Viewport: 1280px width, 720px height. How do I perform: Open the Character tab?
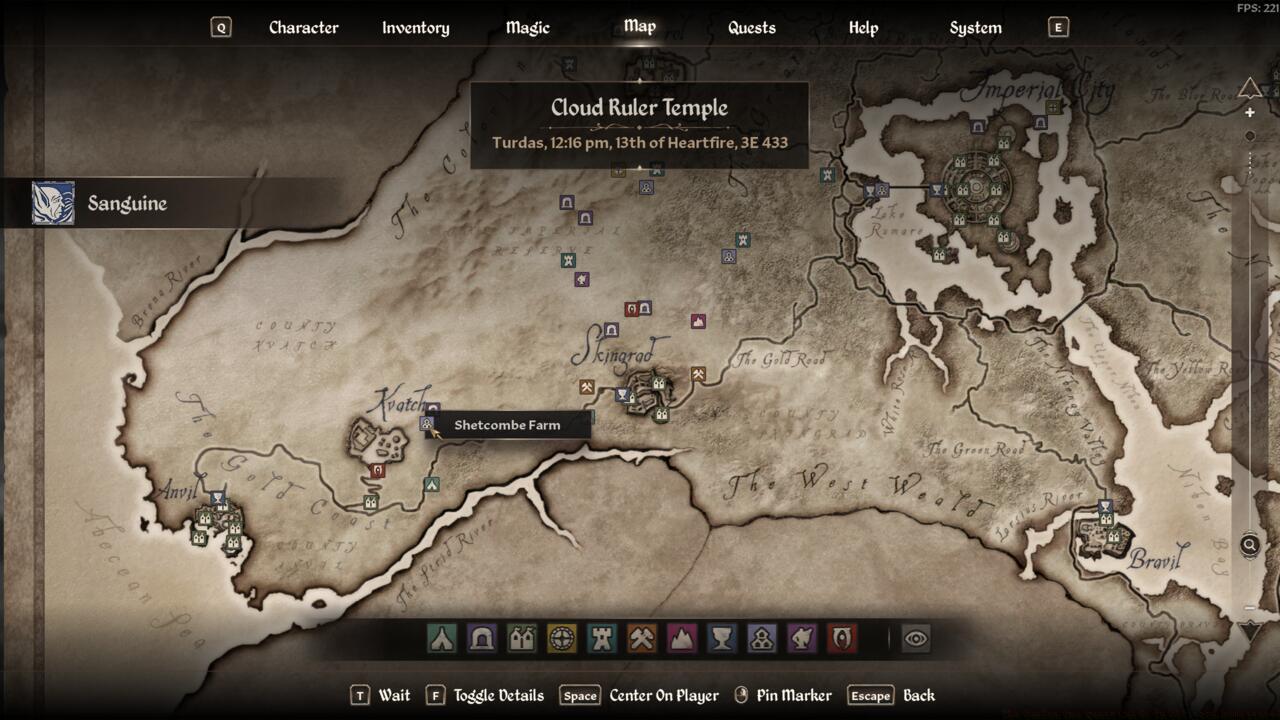(x=303, y=28)
